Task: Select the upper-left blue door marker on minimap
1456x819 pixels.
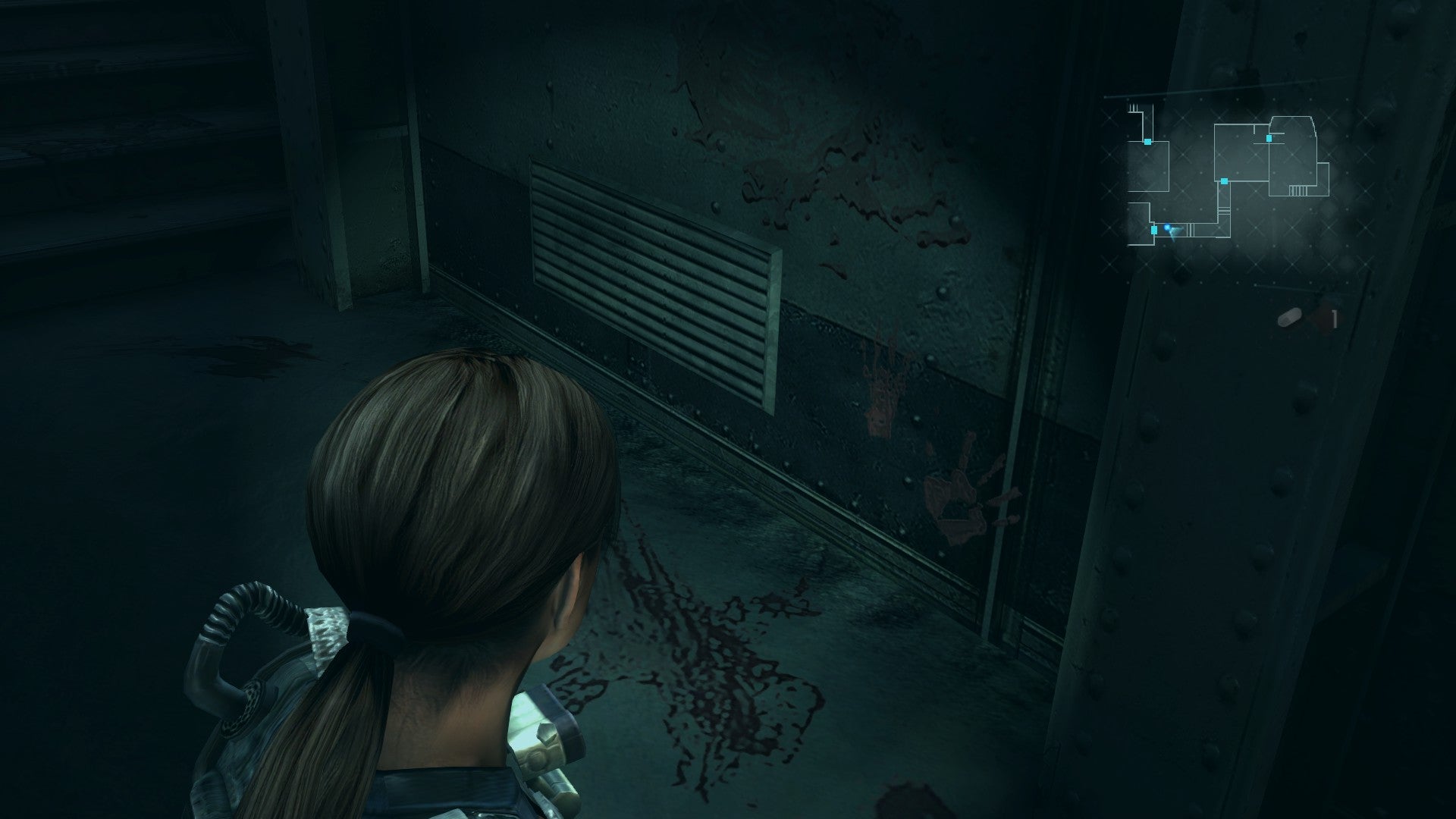Action: (x=1147, y=142)
